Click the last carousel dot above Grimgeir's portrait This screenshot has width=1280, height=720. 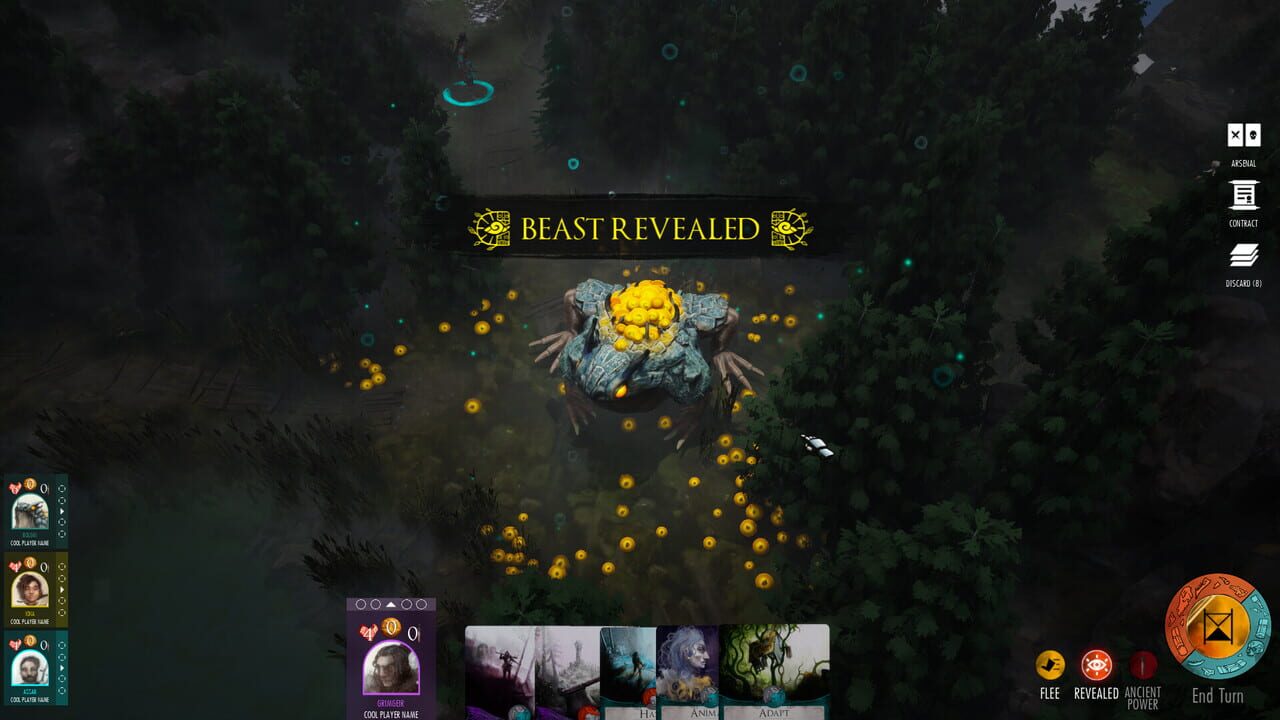click(x=423, y=603)
